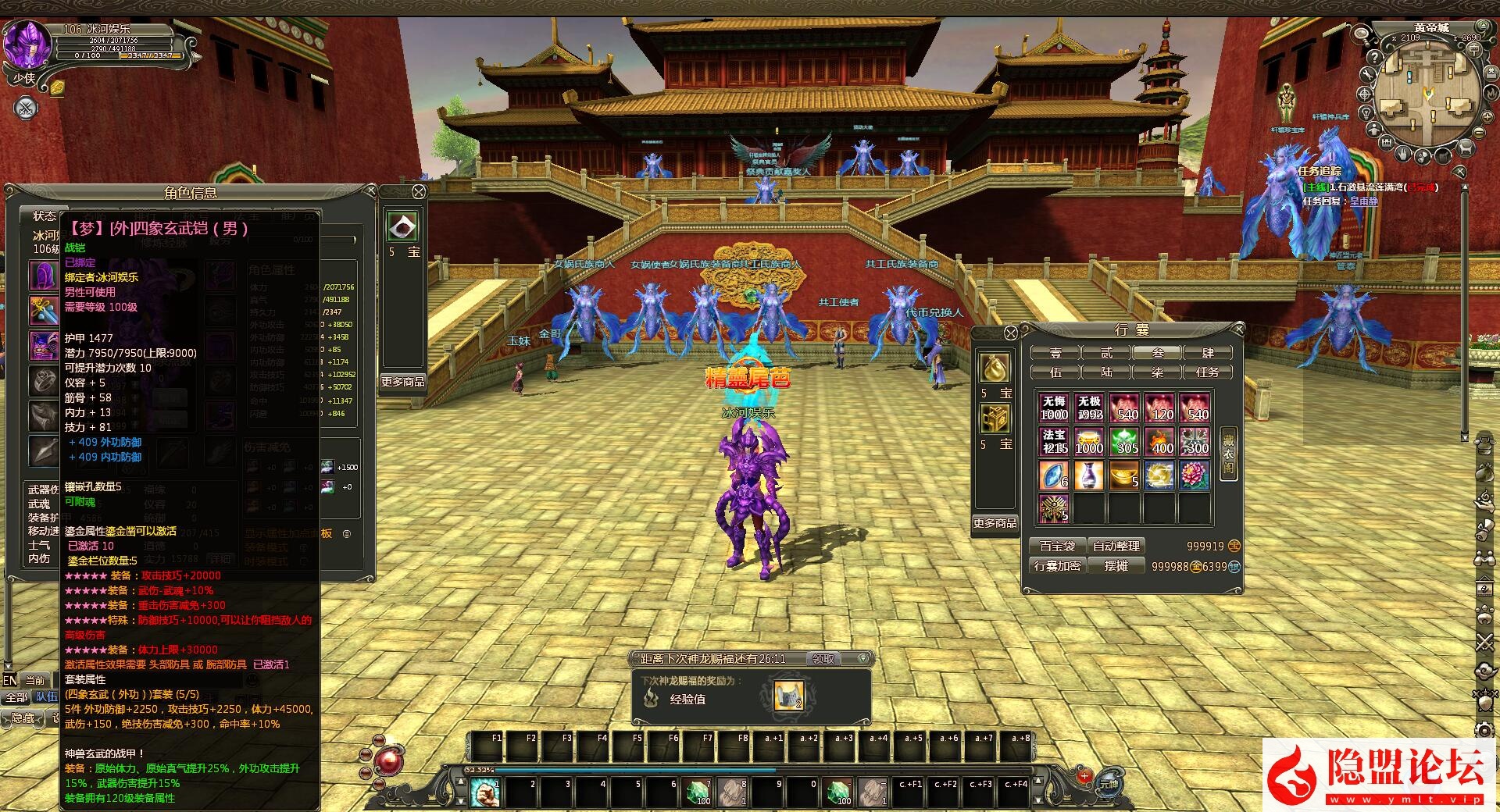Select the 无悔 item stack of 1000
Viewport: 1500px width, 812px height.
click(x=1054, y=408)
